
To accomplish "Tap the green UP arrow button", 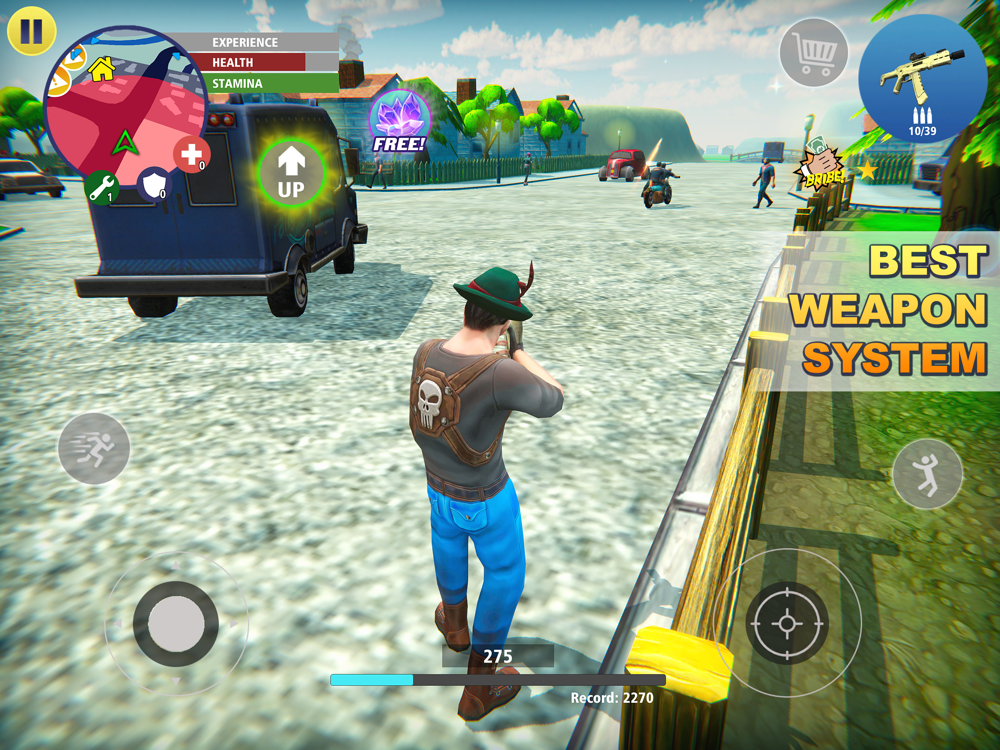I will tap(291, 173).
